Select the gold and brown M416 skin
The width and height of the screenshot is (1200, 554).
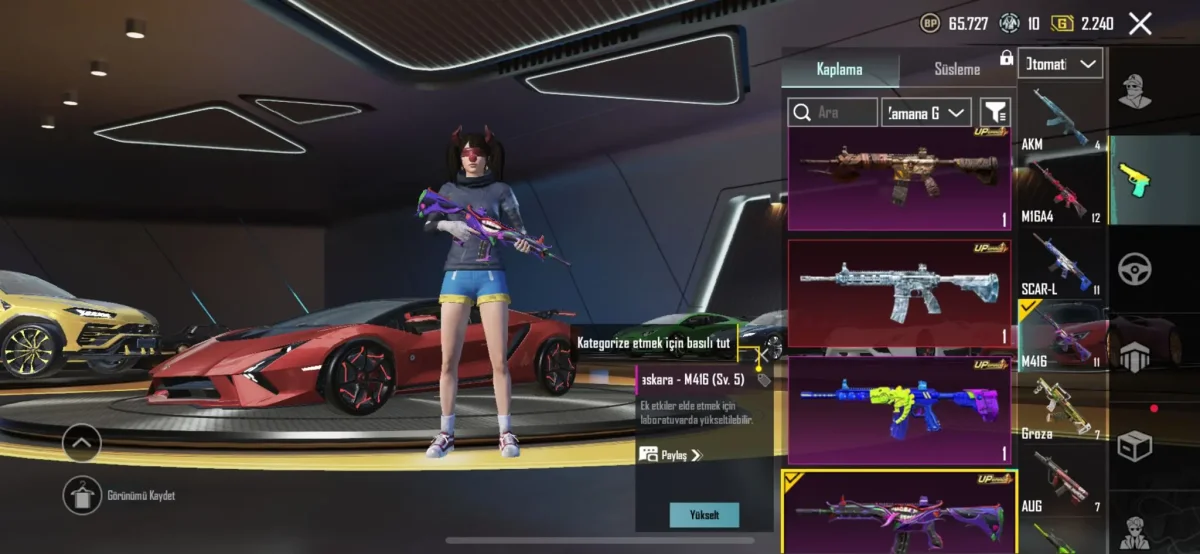click(899, 178)
